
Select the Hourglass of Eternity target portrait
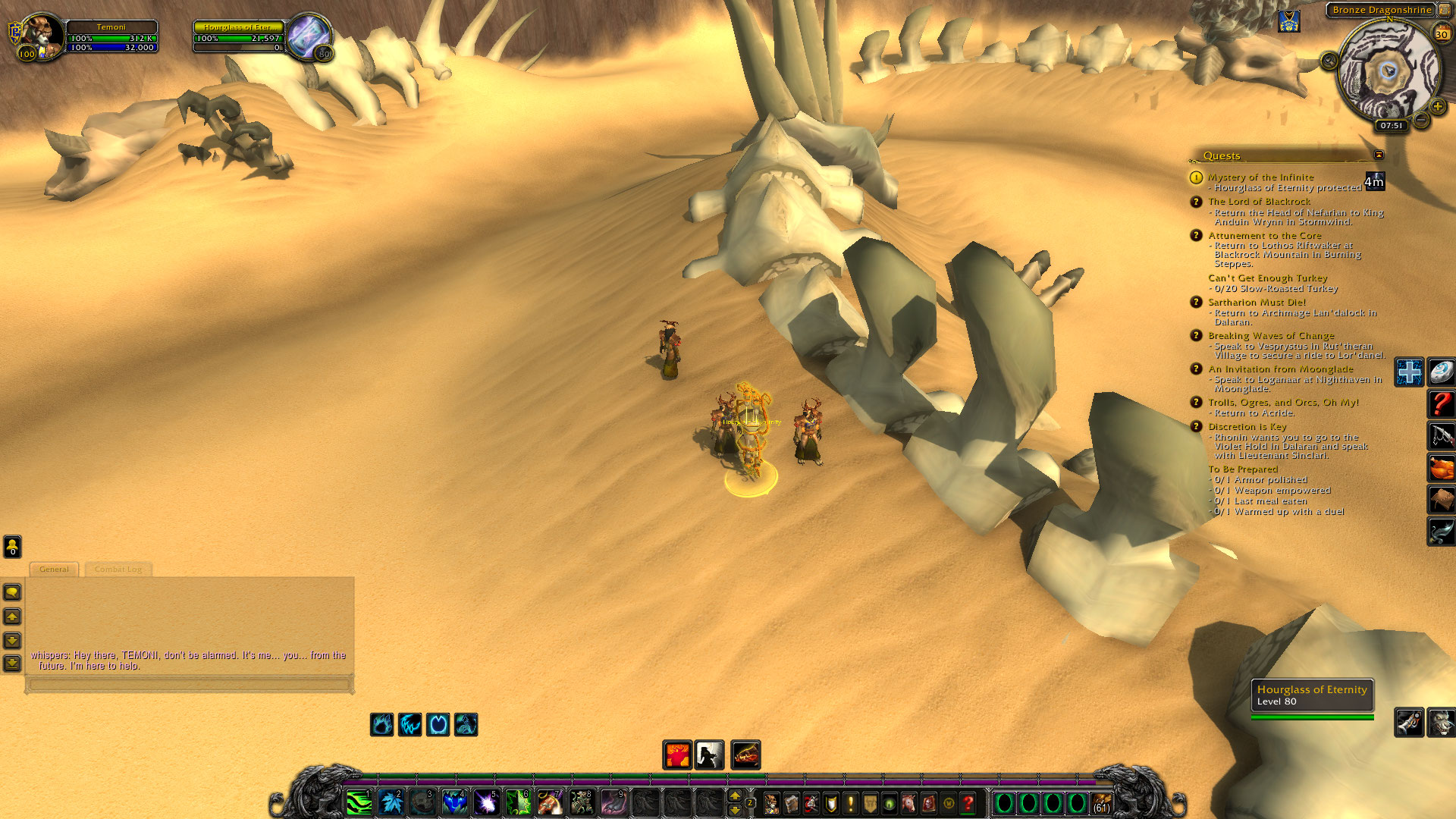point(308,36)
